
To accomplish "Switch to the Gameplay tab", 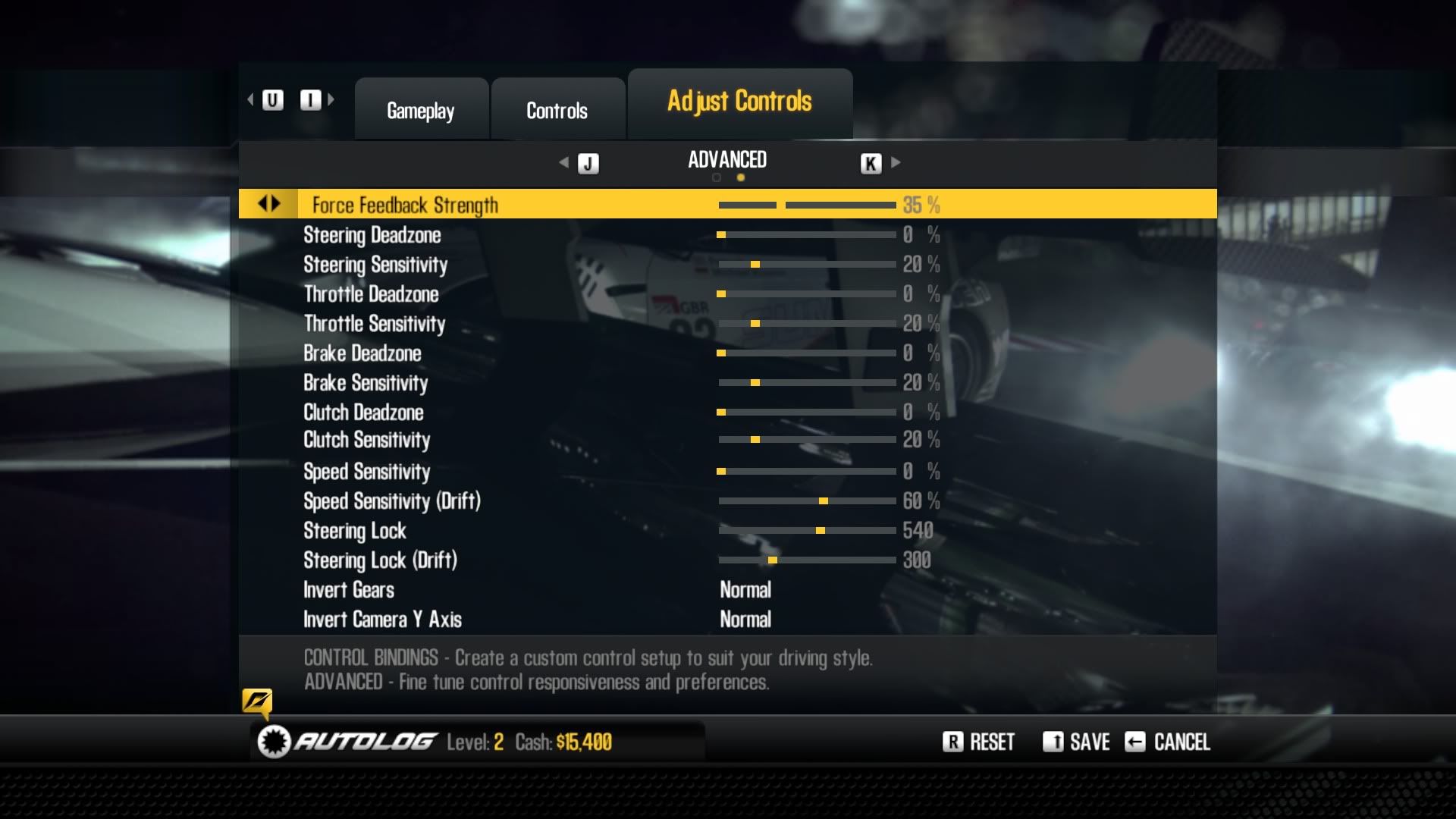I will click(x=421, y=111).
